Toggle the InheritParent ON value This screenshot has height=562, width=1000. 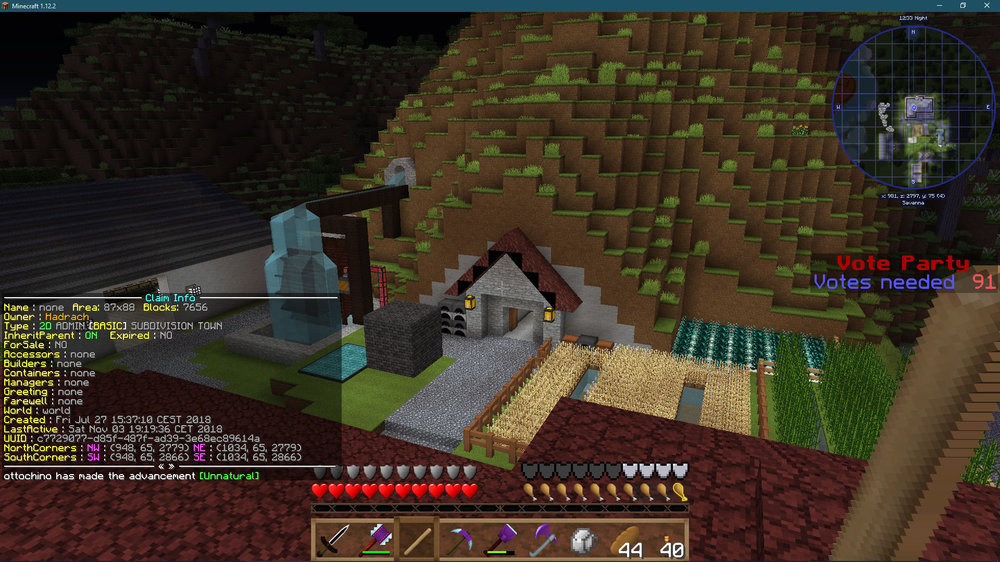pyautogui.click(x=91, y=335)
